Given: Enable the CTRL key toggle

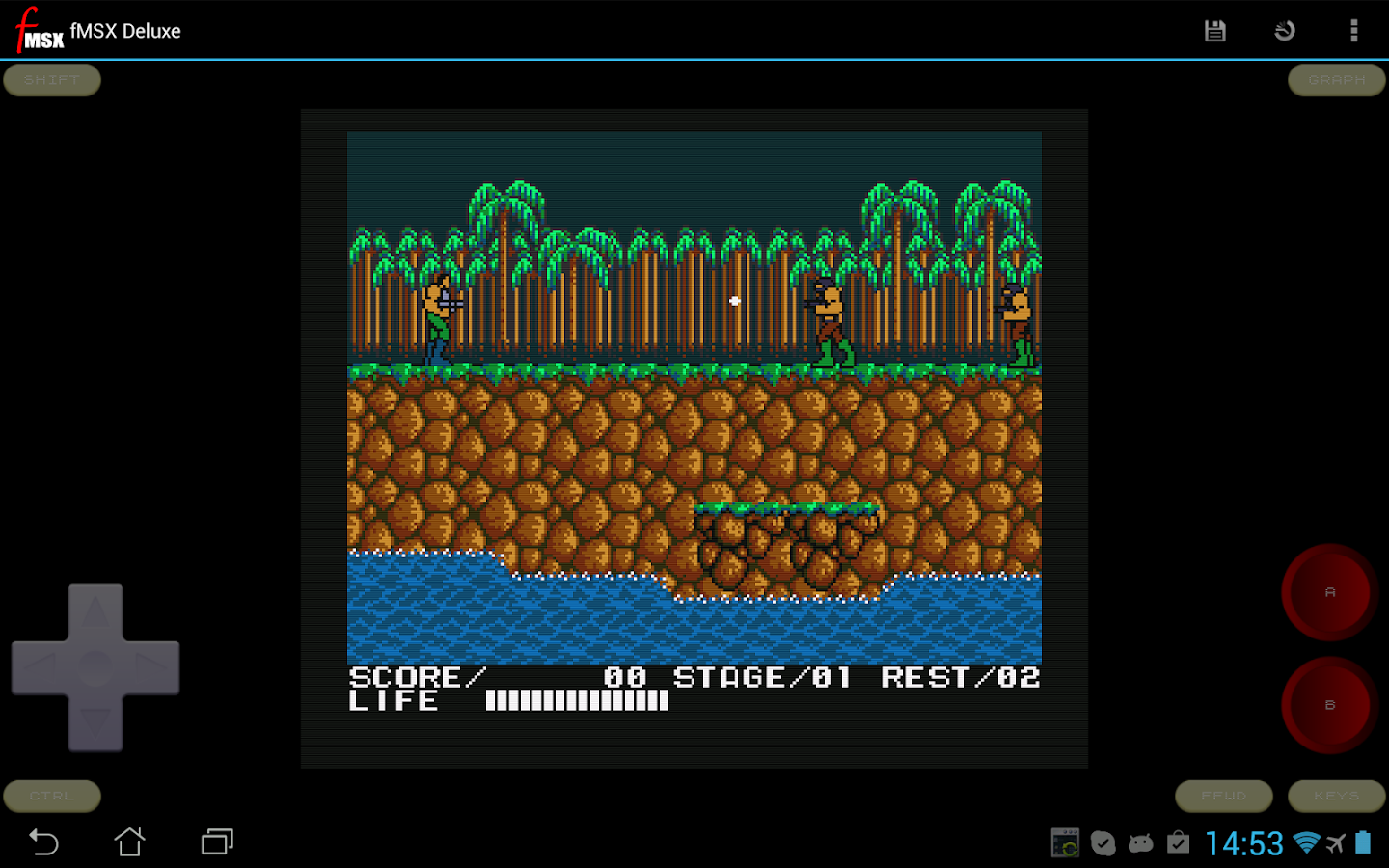Looking at the screenshot, I should (52, 796).
